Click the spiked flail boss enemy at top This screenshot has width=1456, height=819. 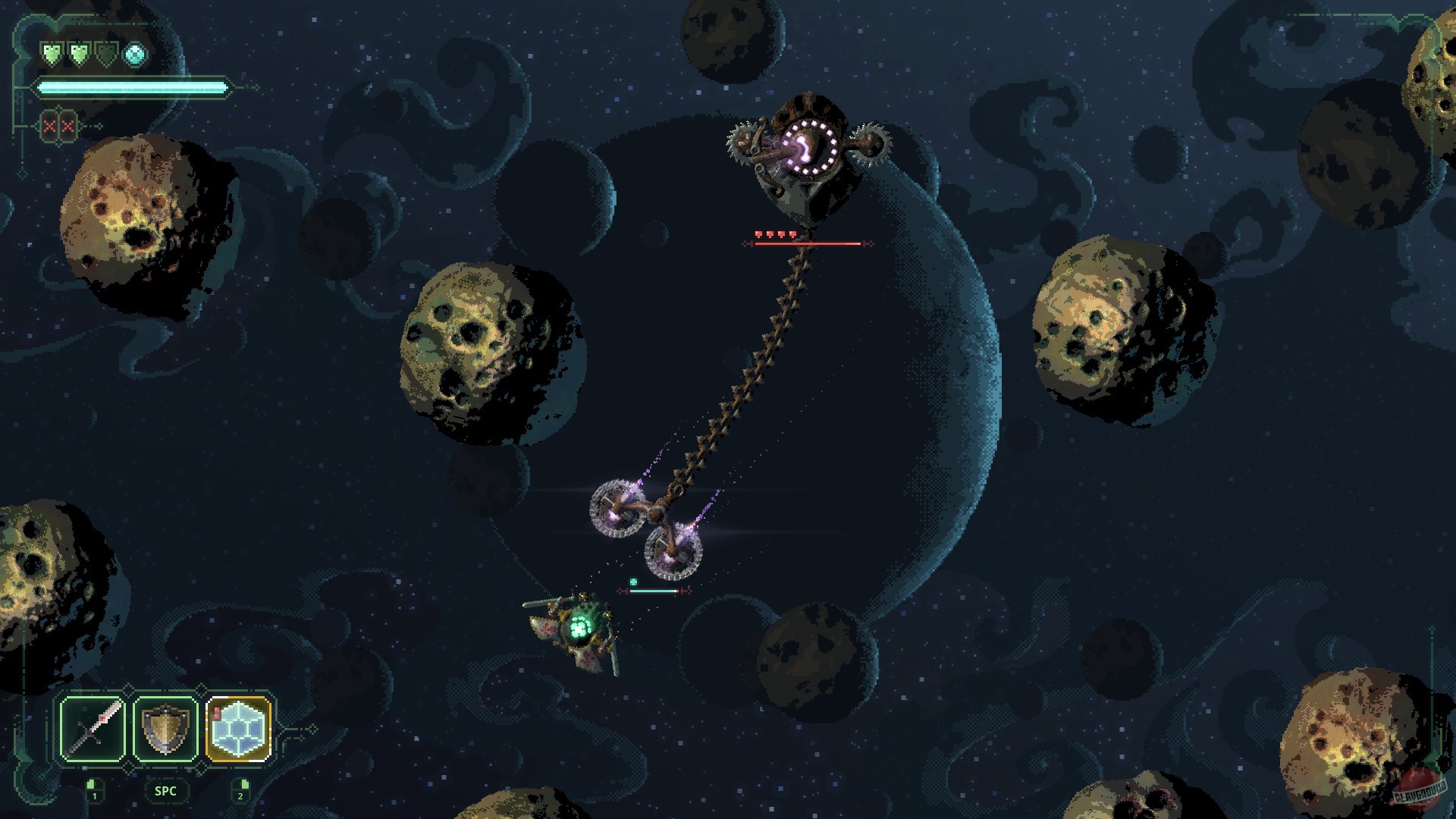(808, 152)
